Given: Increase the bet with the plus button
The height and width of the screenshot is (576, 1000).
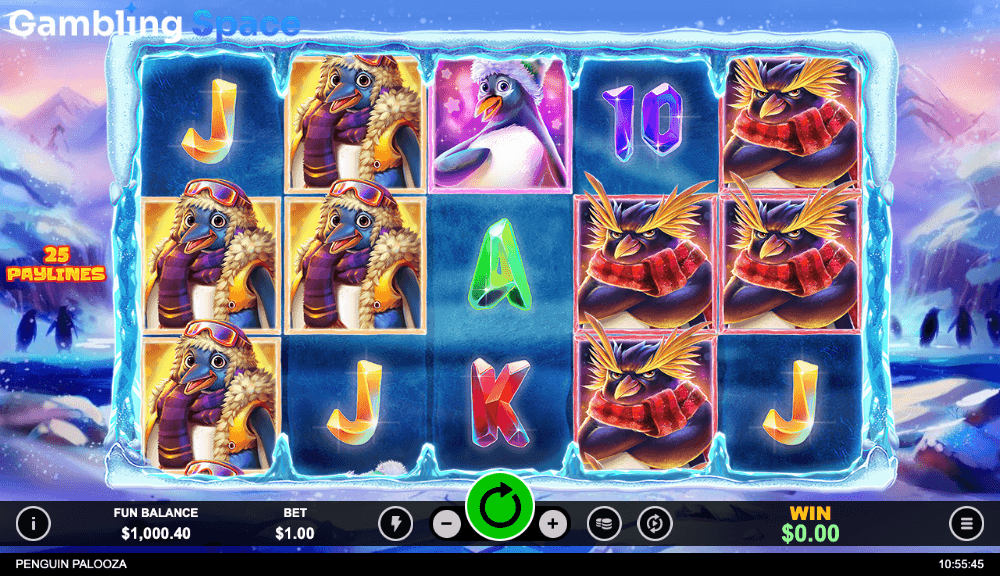Looking at the screenshot, I should (552, 523).
